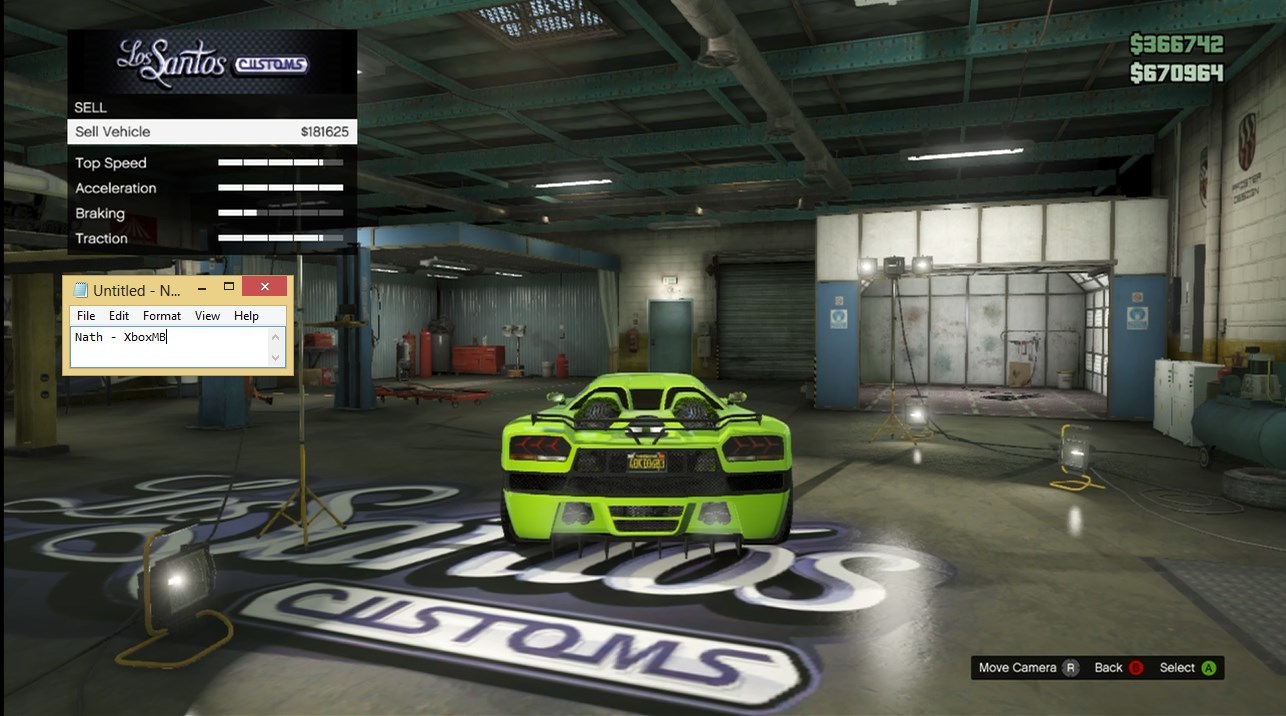Image resolution: width=1286 pixels, height=716 pixels.
Task: Maximize the Notepad window
Action: (229, 288)
